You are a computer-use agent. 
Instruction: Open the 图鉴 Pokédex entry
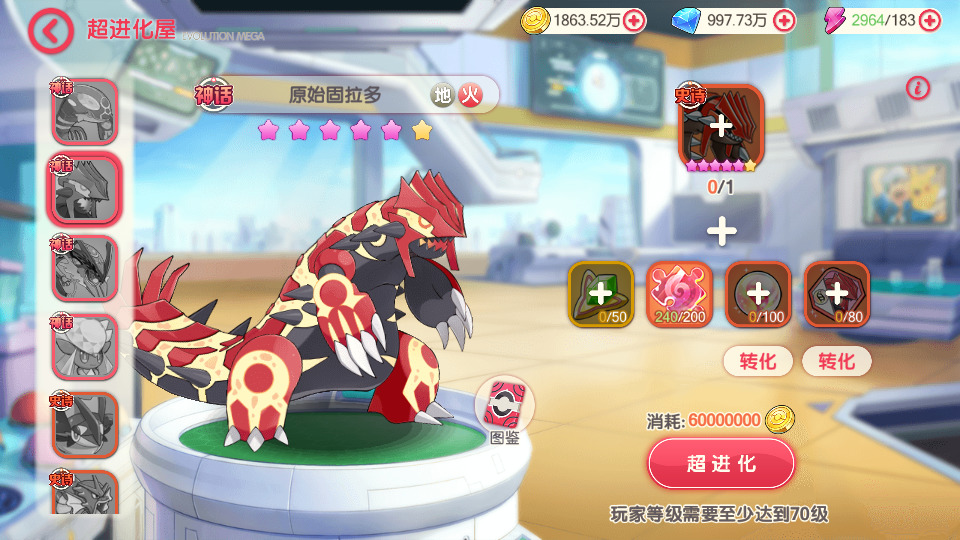pos(504,412)
